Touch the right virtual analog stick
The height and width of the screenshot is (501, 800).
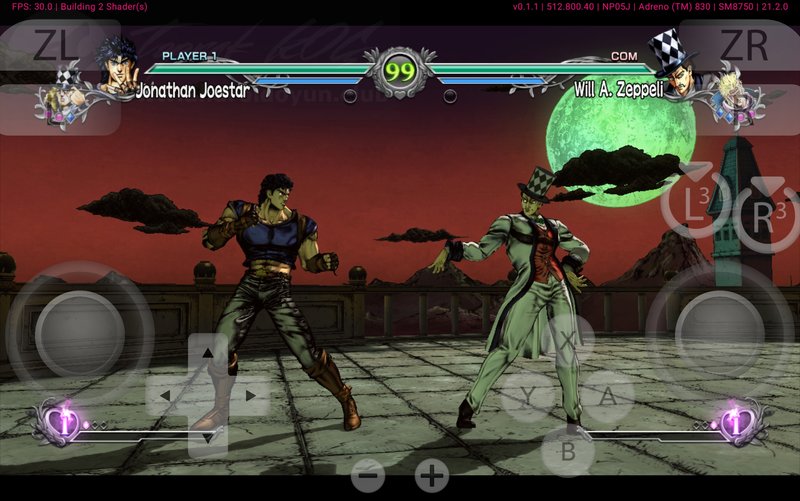click(x=720, y=334)
